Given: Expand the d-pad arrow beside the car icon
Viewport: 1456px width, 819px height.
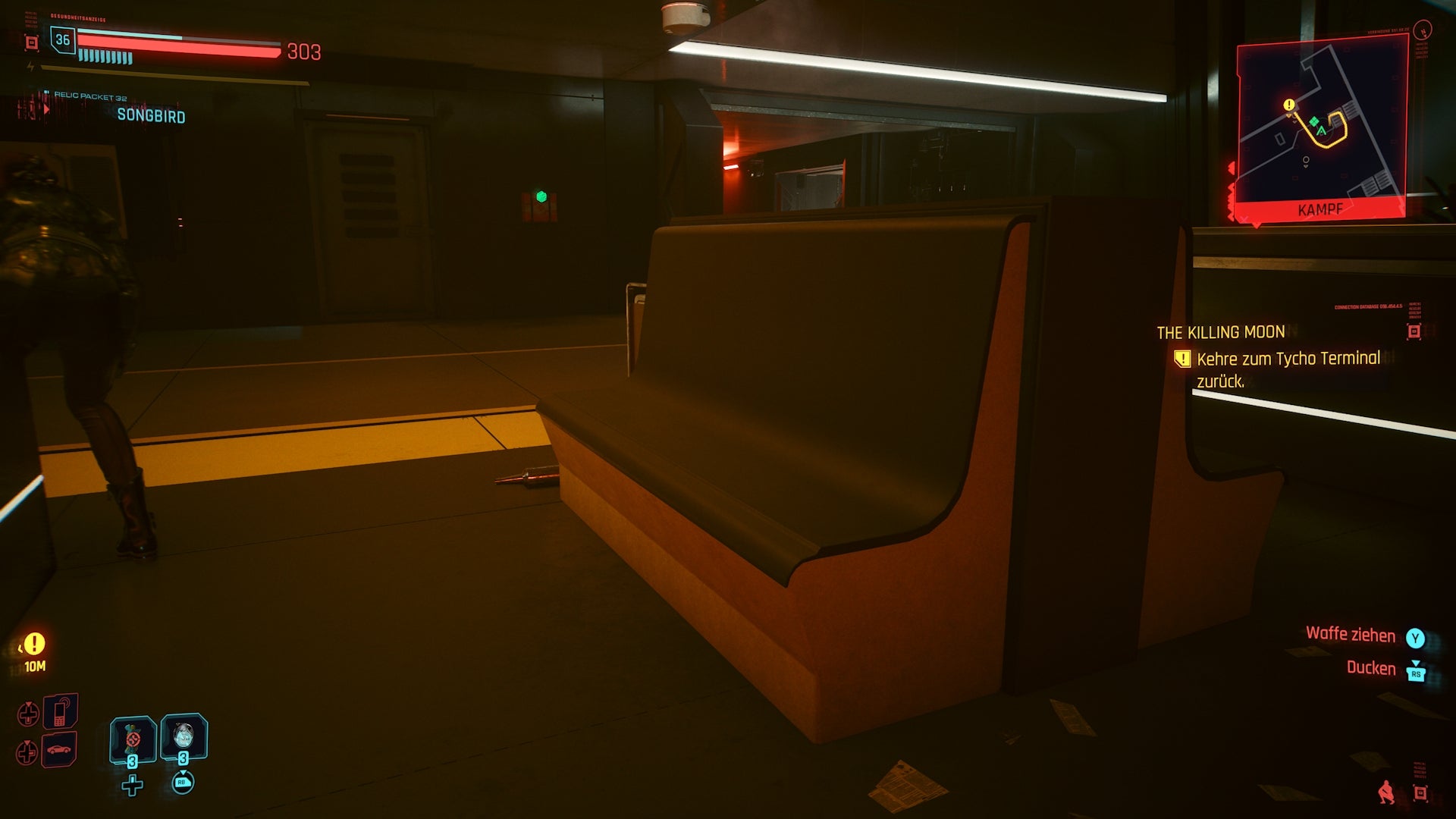Looking at the screenshot, I should (27, 750).
